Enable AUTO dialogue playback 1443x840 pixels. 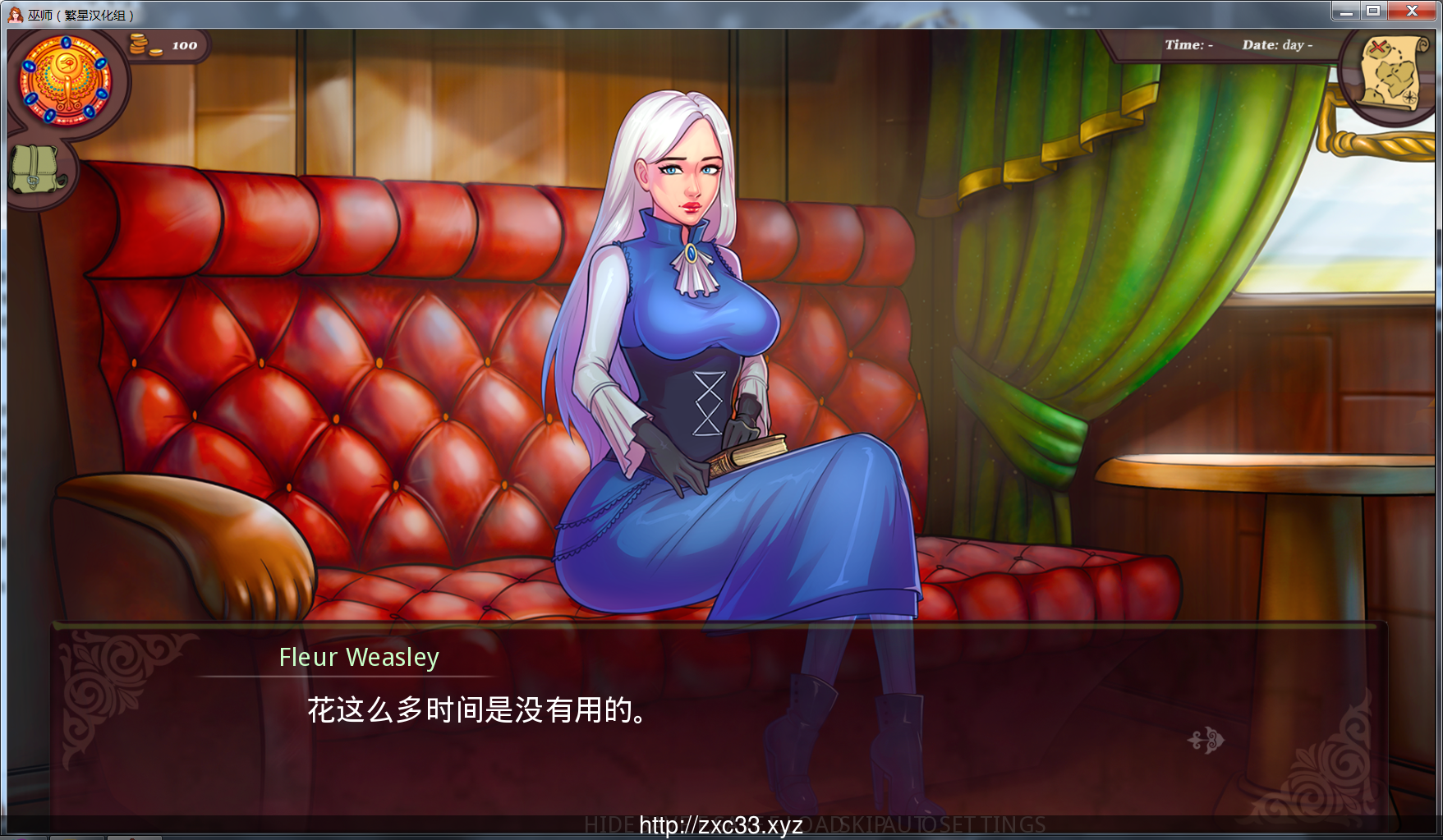[x=910, y=823]
